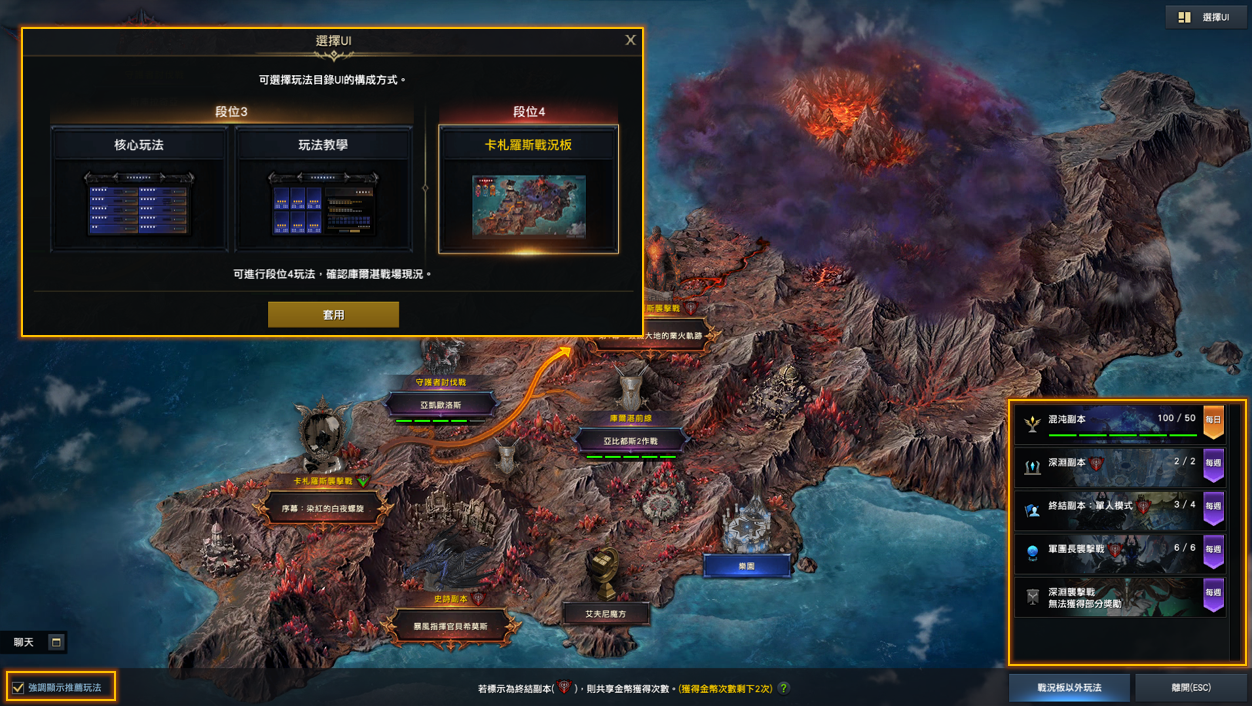1252x706 pixels.
Task: Open the 聊天 chat panel
Action: 24,642
